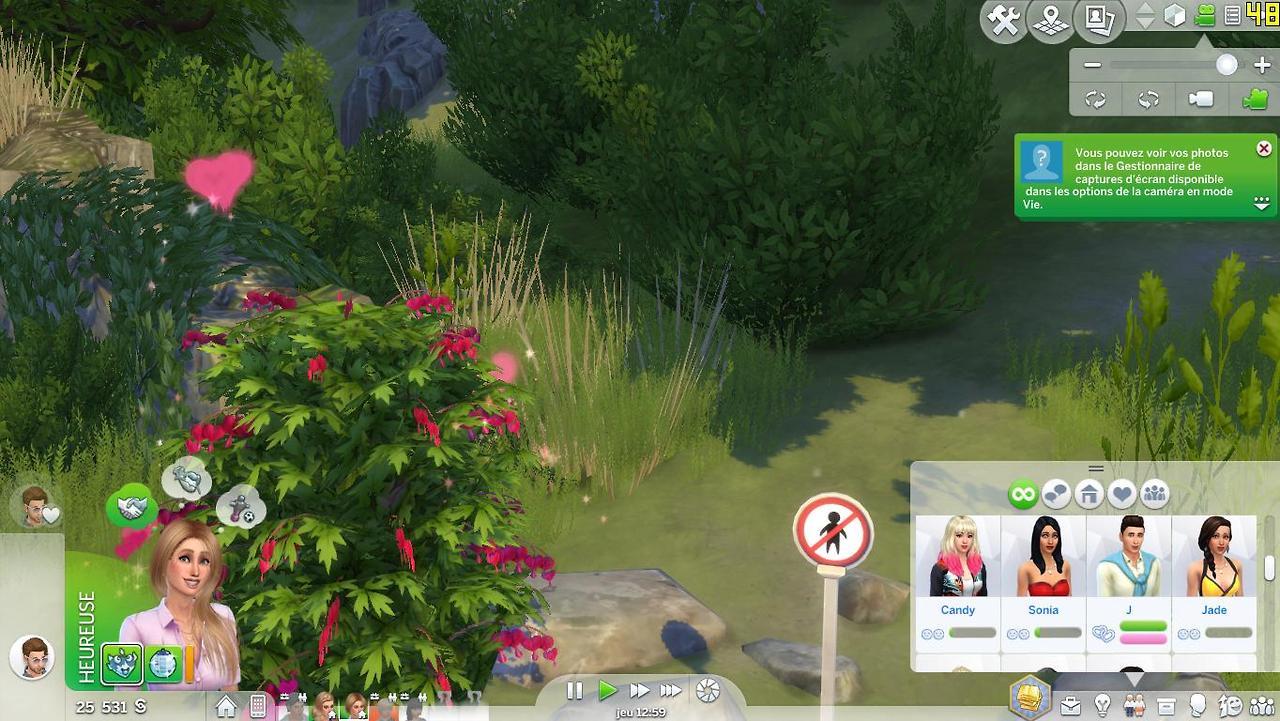This screenshot has width=1280, height=721.
Task: Pause the game
Action: (x=574, y=690)
